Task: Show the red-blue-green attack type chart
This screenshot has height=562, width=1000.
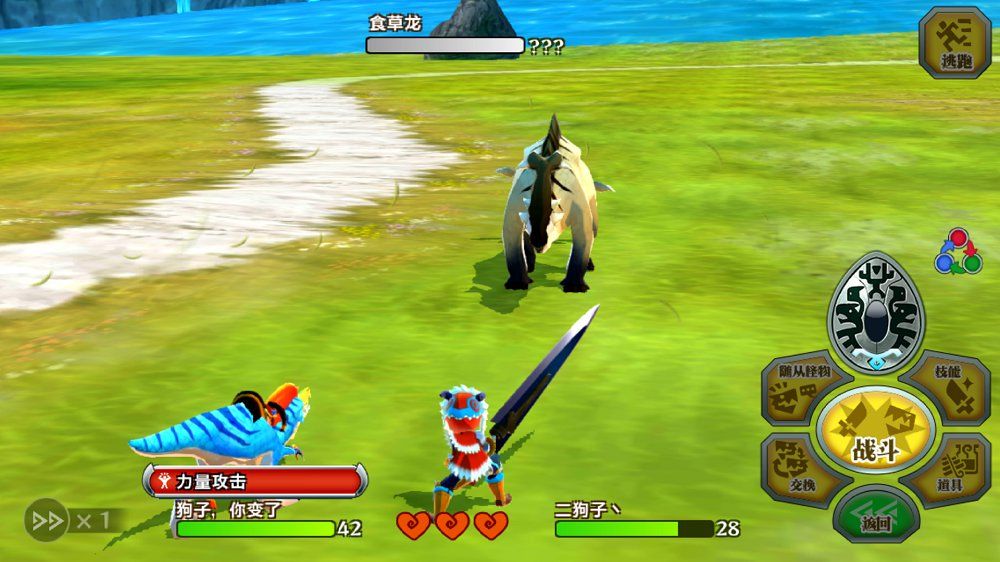Action: point(957,251)
